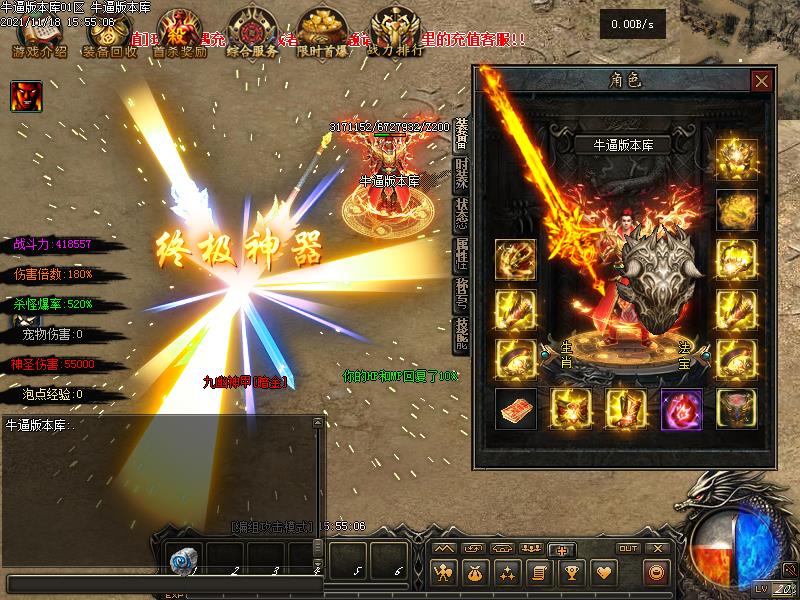
Task: Open the 限时首爆 limited-time first drop event
Action: pos(323,36)
